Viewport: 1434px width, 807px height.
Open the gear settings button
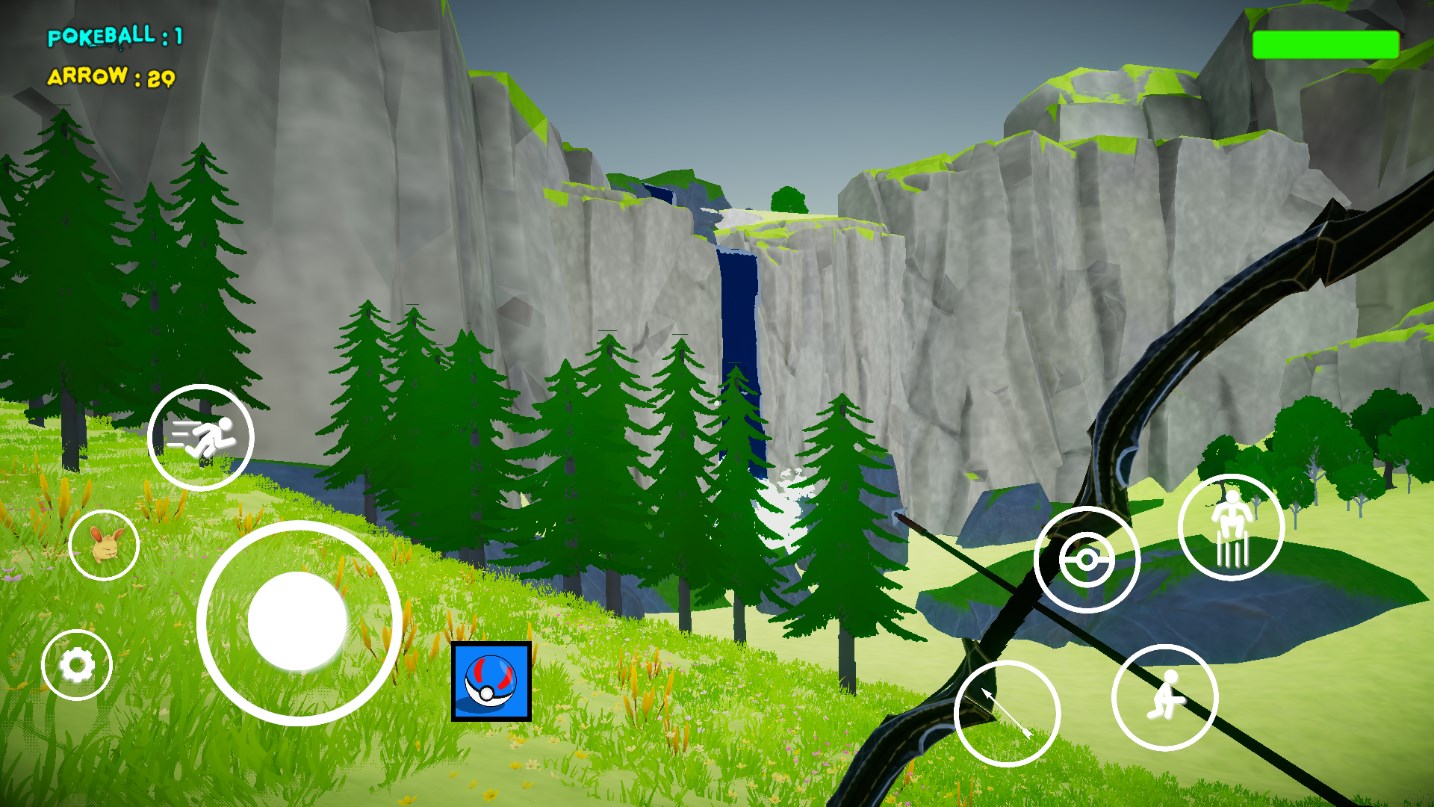77,665
